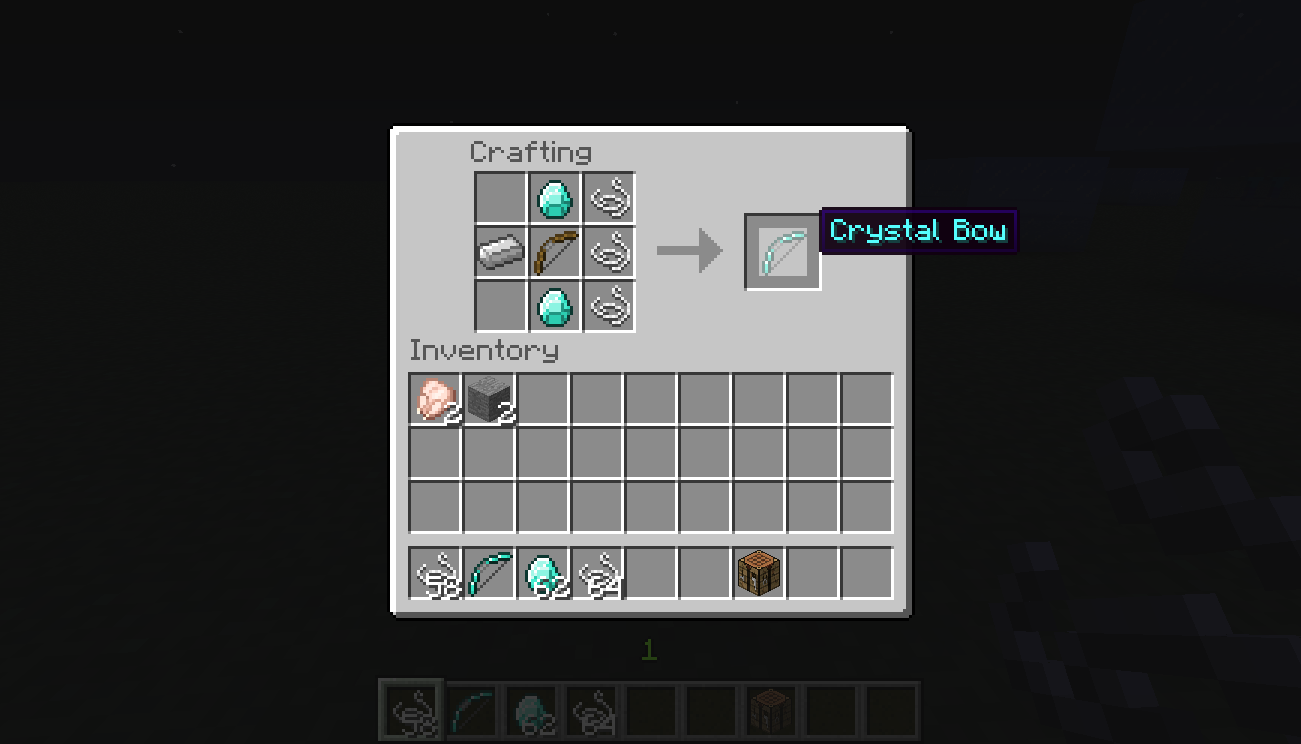Select the iron ingot in the crafting grid

pyautogui.click(x=500, y=252)
